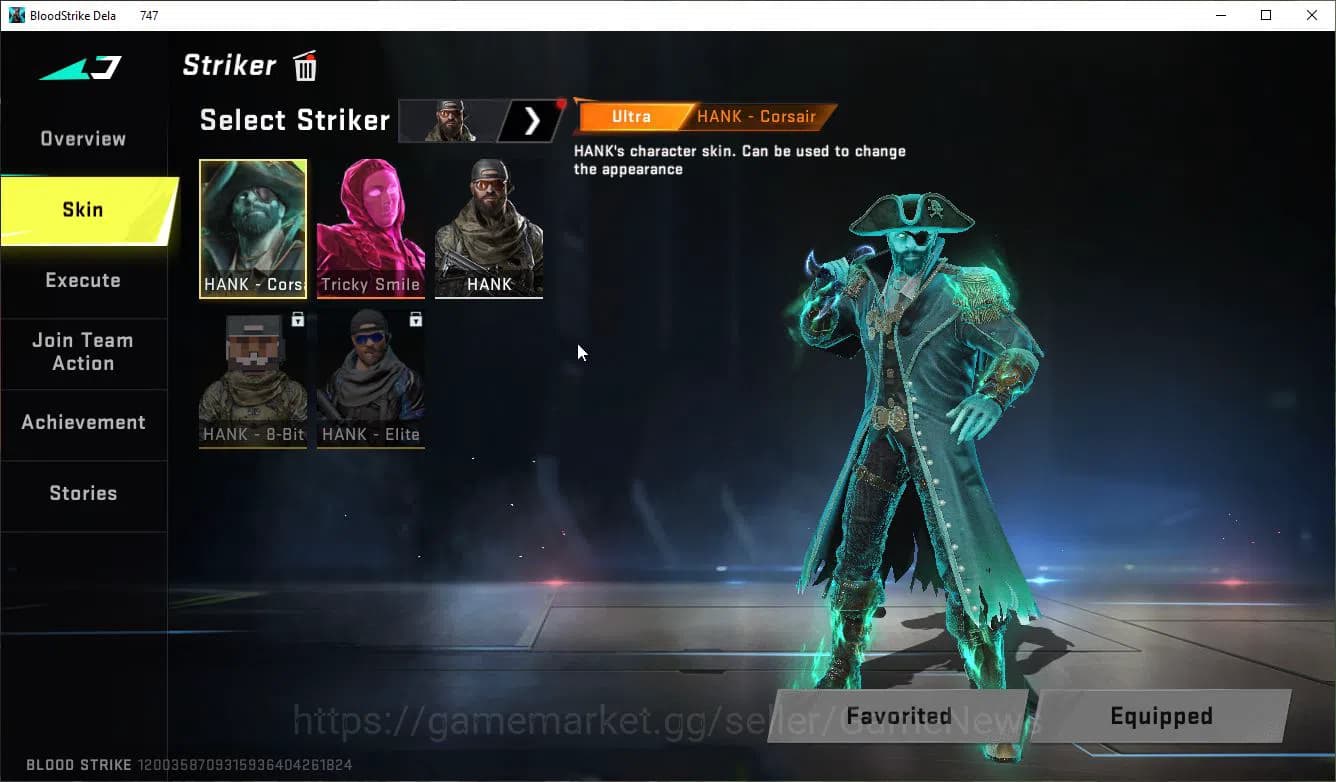
Task: Toggle Favorited status for HANK - Corsair
Action: click(x=897, y=716)
